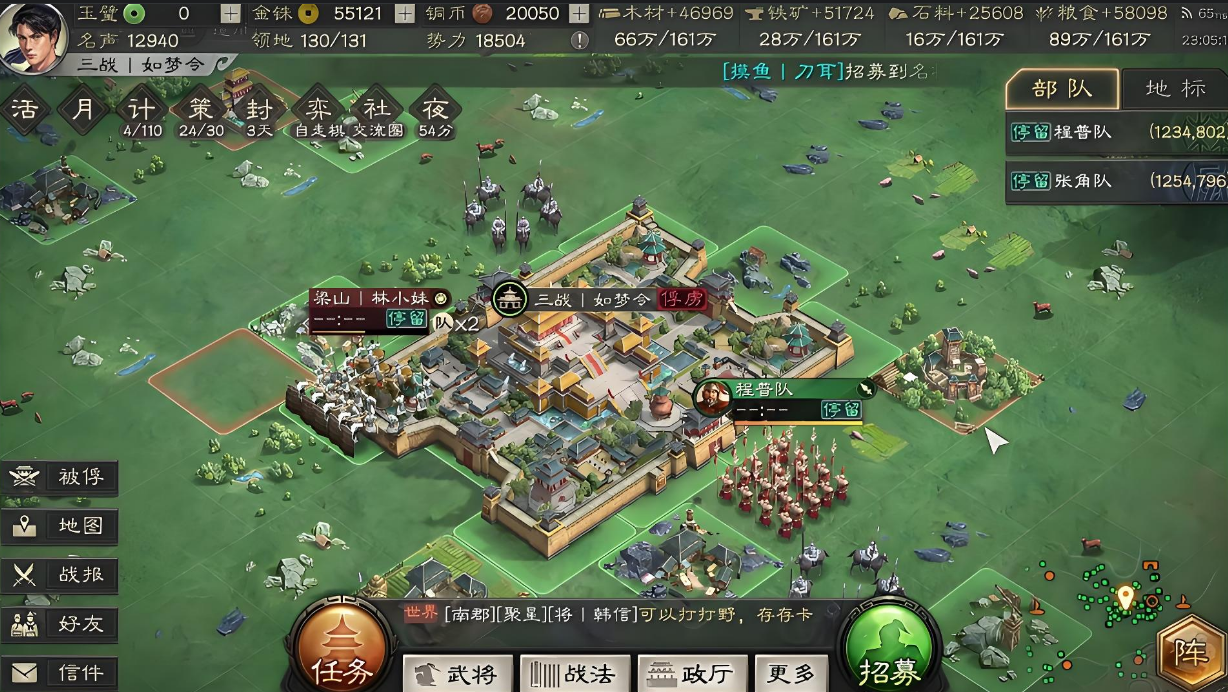
Task: Open the 任务 (Quests) round button
Action: 343,651
